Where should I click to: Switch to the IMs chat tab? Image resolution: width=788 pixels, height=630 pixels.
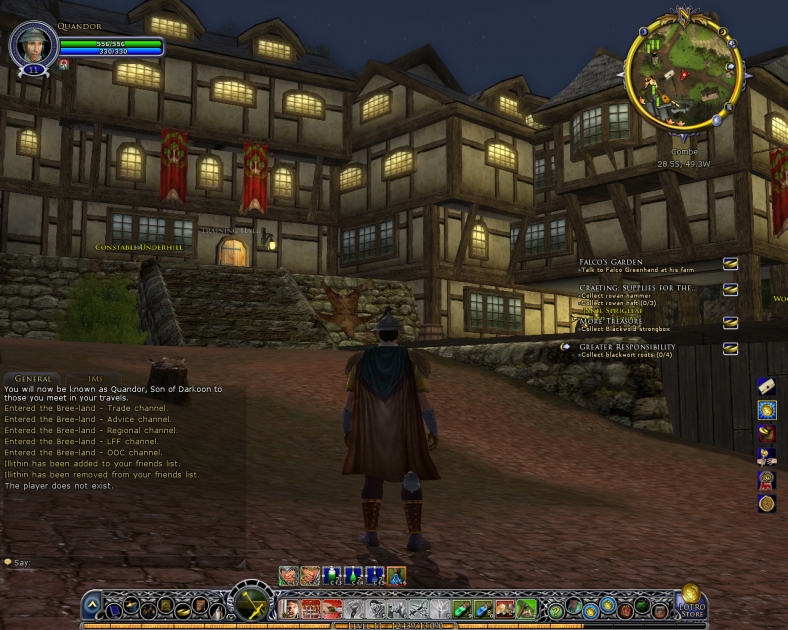pos(96,379)
